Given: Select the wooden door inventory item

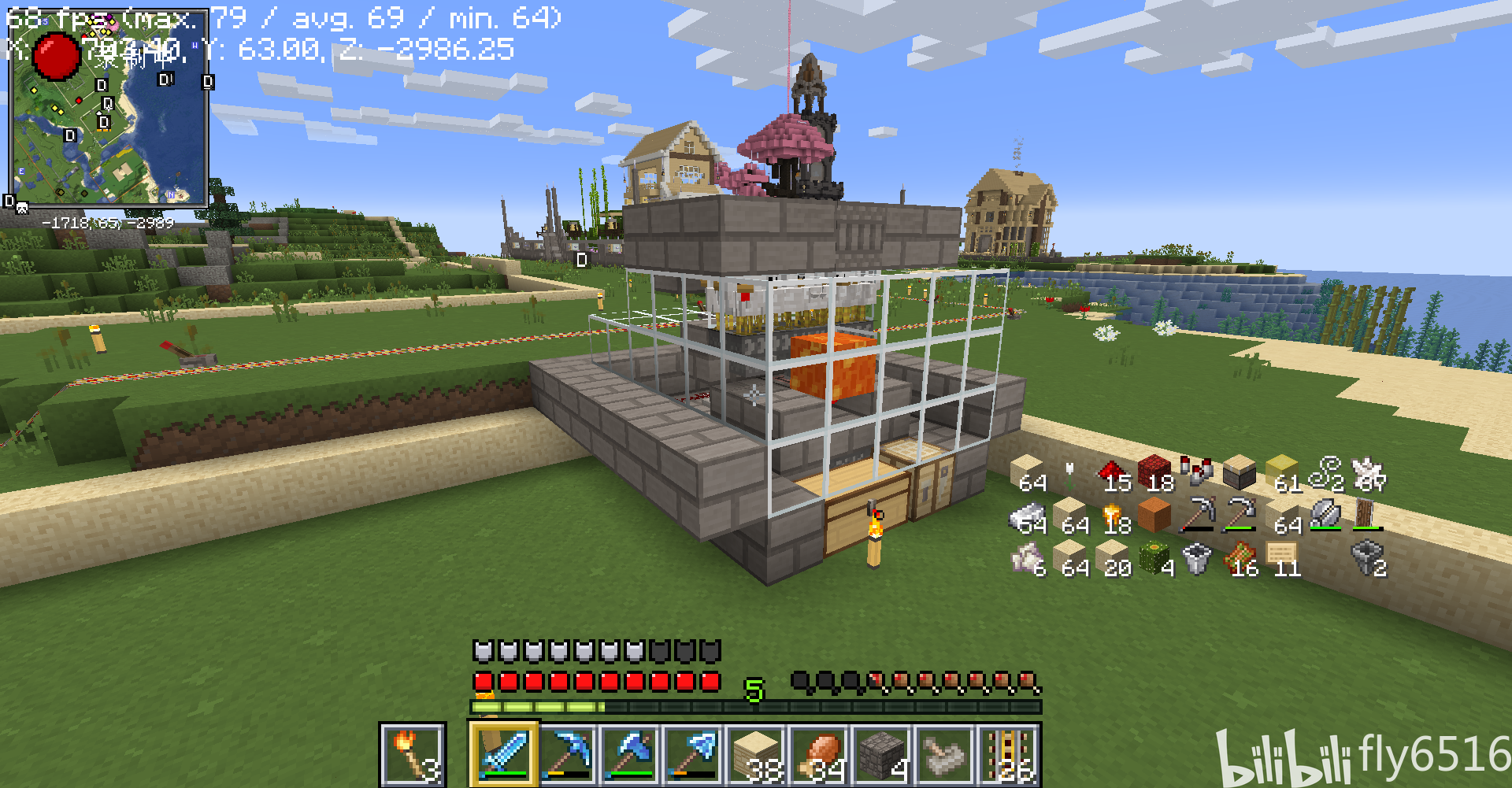Looking at the screenshot, I should tap(1368, 516).
